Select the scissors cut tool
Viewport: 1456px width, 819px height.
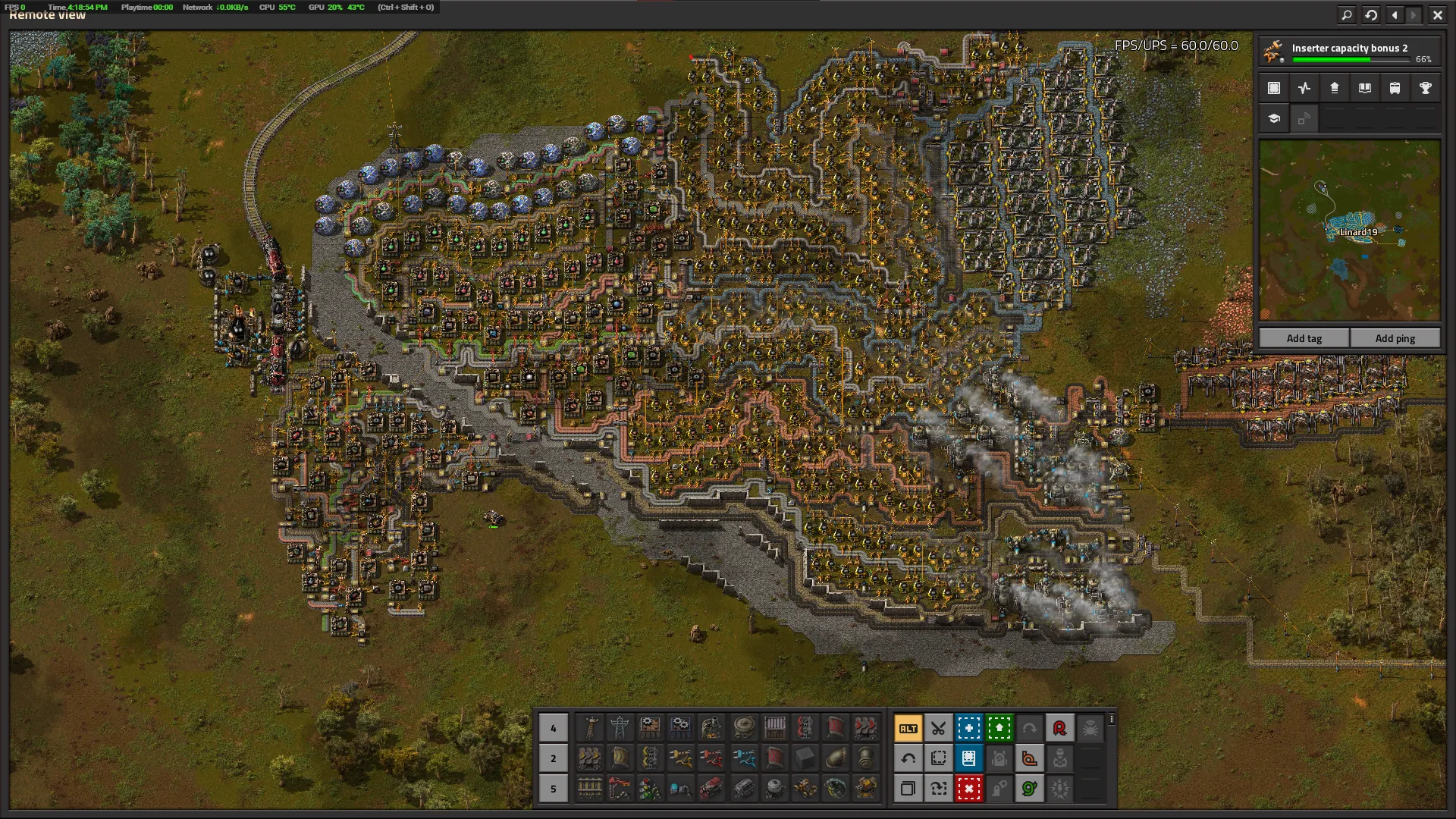pos(938,728)
